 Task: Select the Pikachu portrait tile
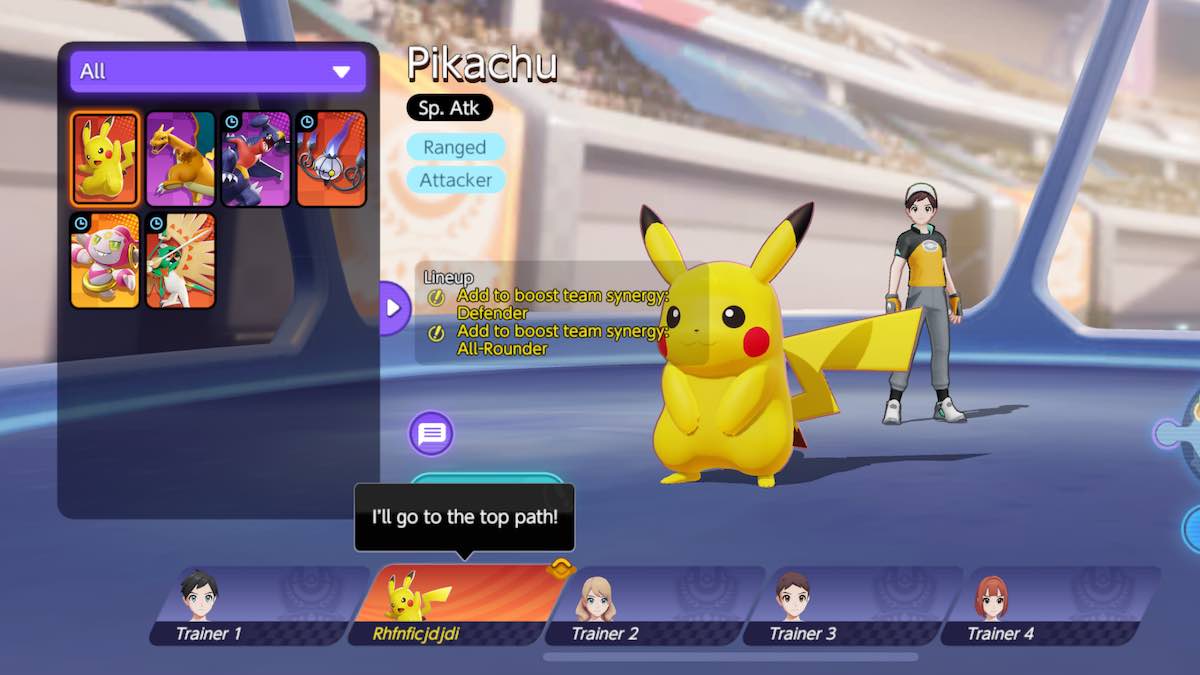click(104, 158)
